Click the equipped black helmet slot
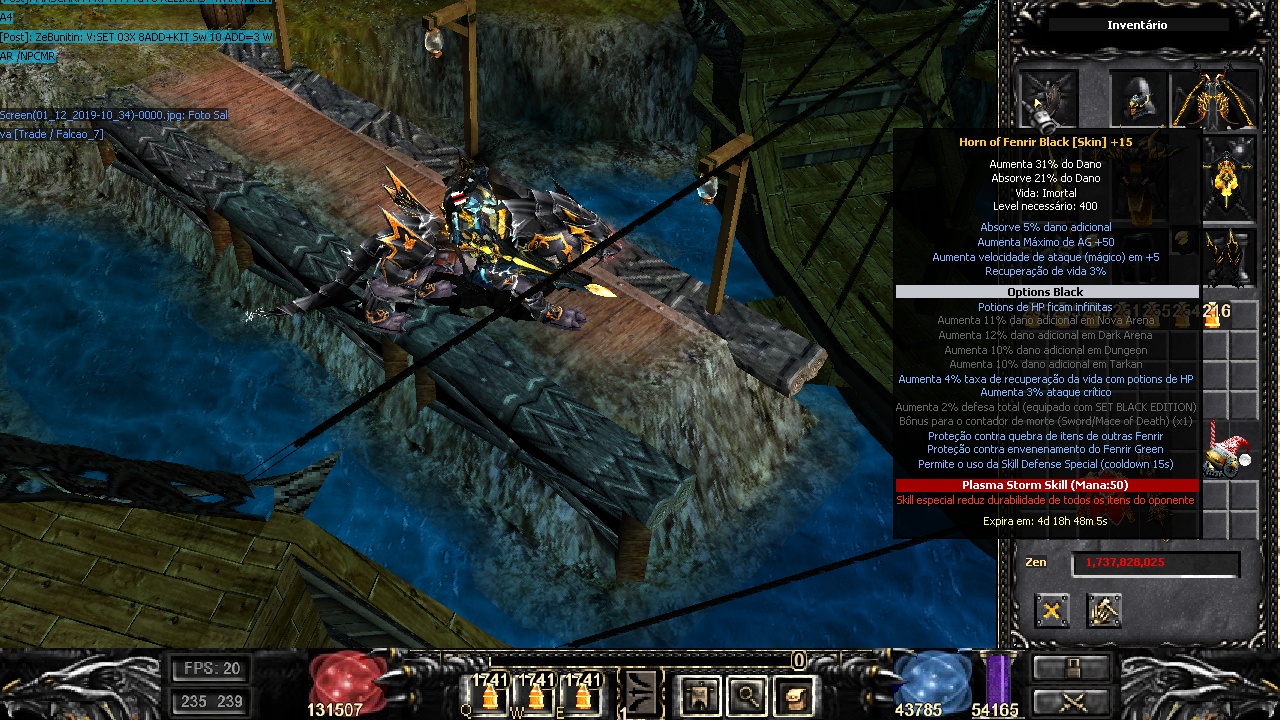1280x720 pixels. 1139,100
